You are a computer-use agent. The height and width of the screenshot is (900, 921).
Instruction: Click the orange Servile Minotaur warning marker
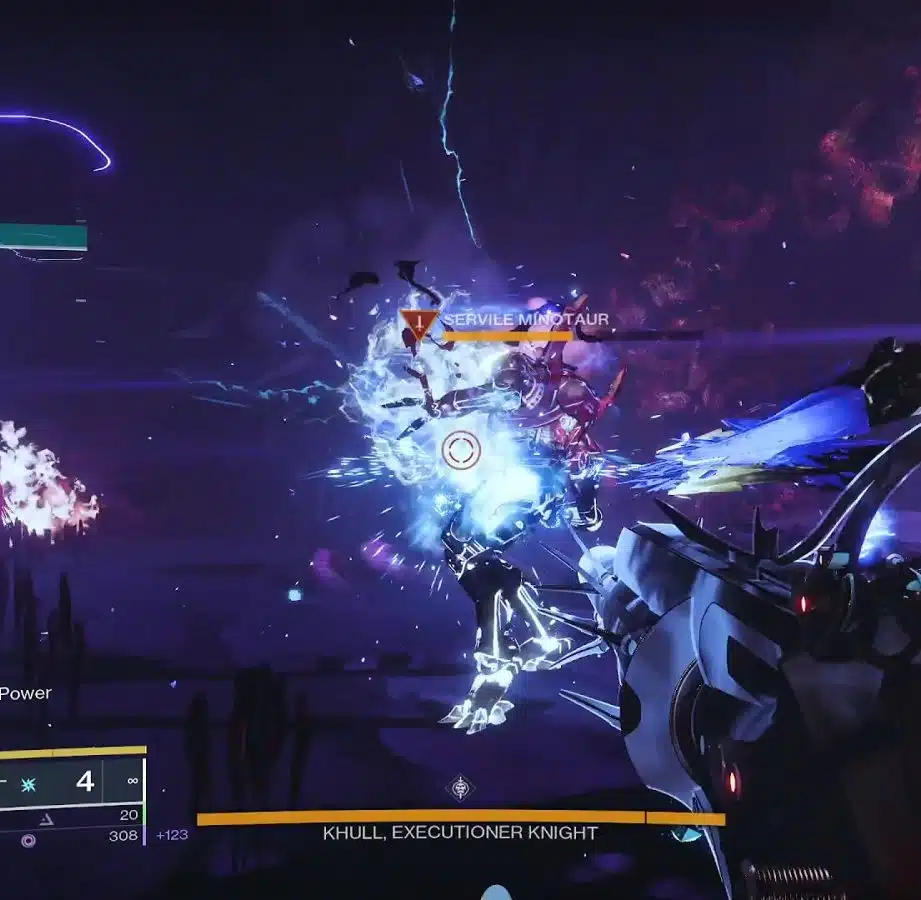(x=419, y=324)
